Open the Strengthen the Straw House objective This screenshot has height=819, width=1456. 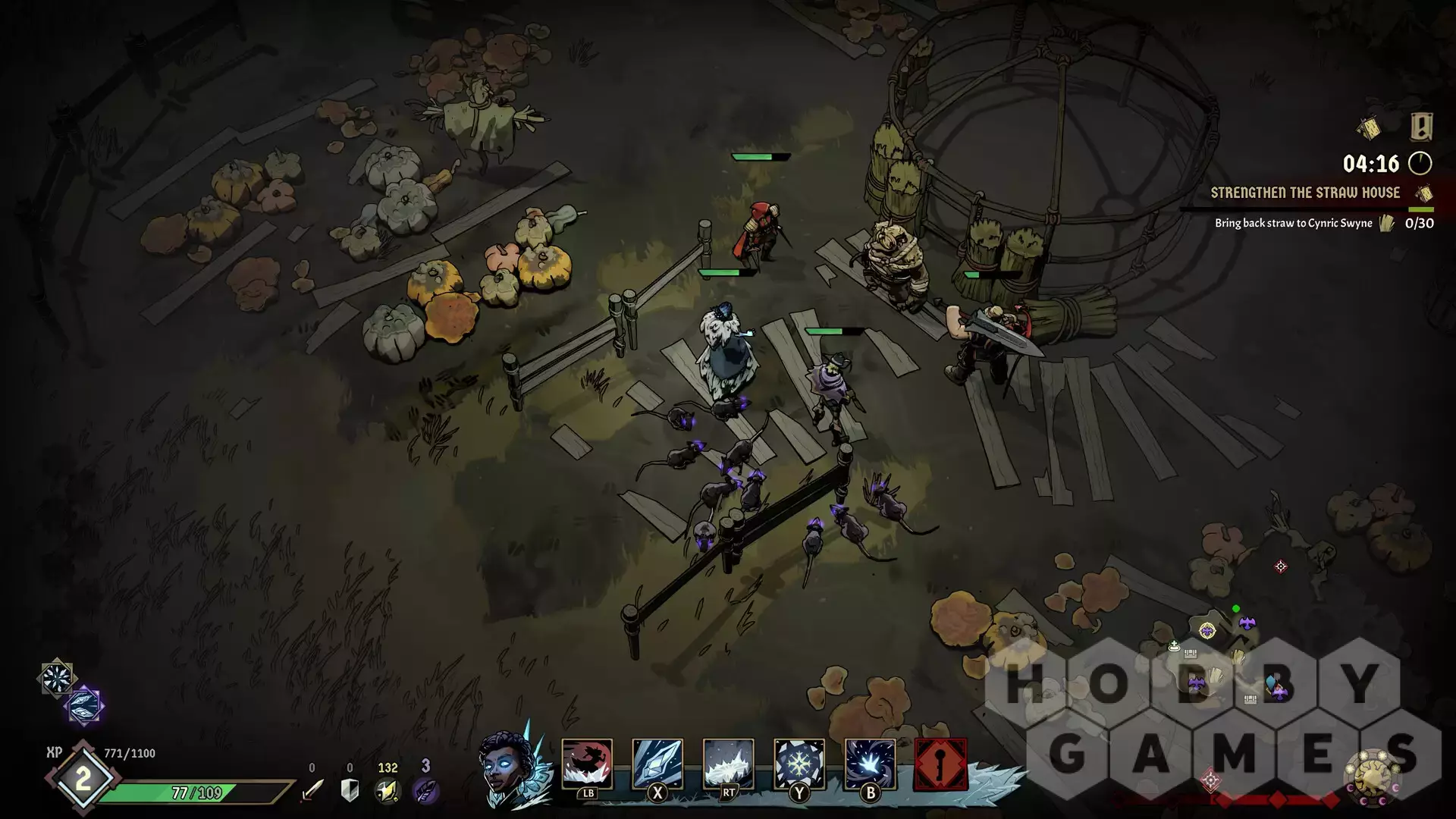tap(1305, 193)
